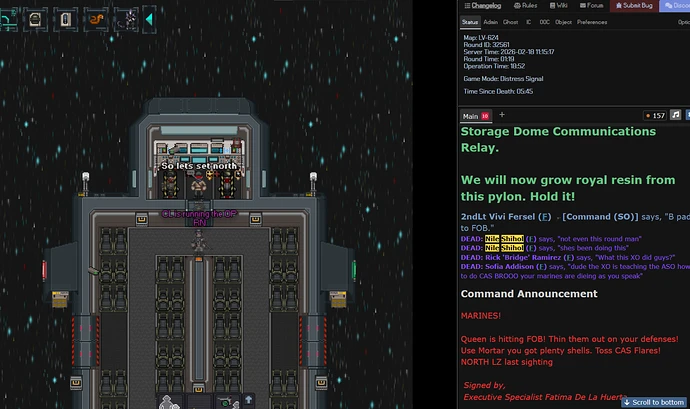Open the Object tab
The width and height of the screenshot is (690, 409).
click(563, 21)
